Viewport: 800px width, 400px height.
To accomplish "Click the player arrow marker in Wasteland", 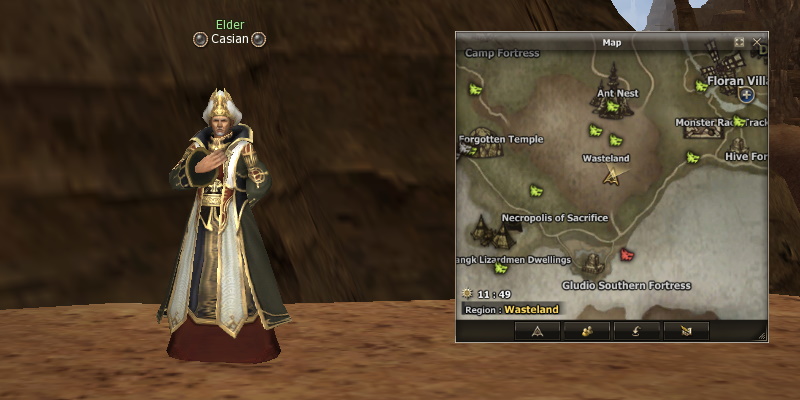I will click(x=611, y=176).
